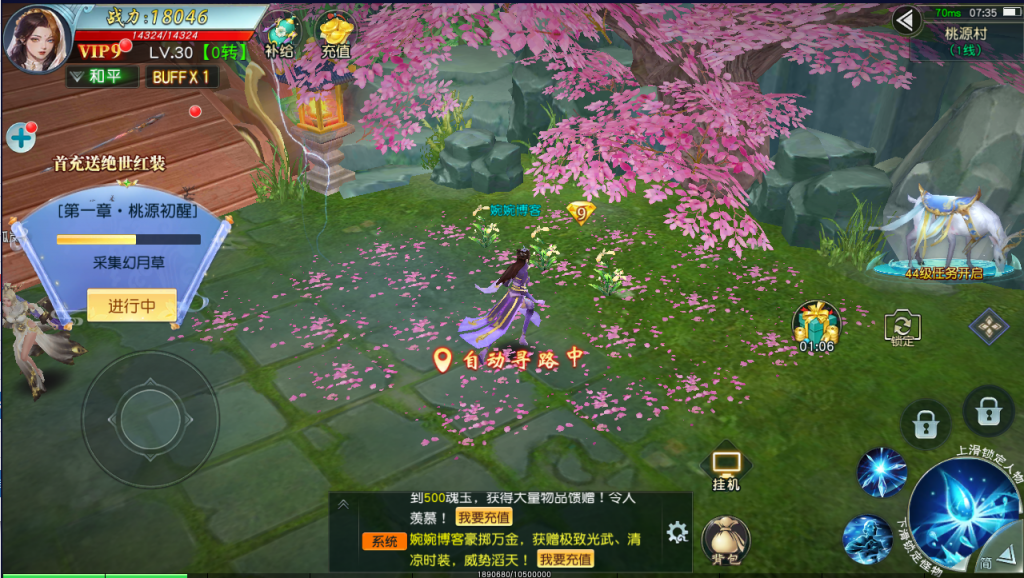This screenshot has width=1024, height=578.
Task: Activate 挂机 auto-battle
Action: click(726, 468)
